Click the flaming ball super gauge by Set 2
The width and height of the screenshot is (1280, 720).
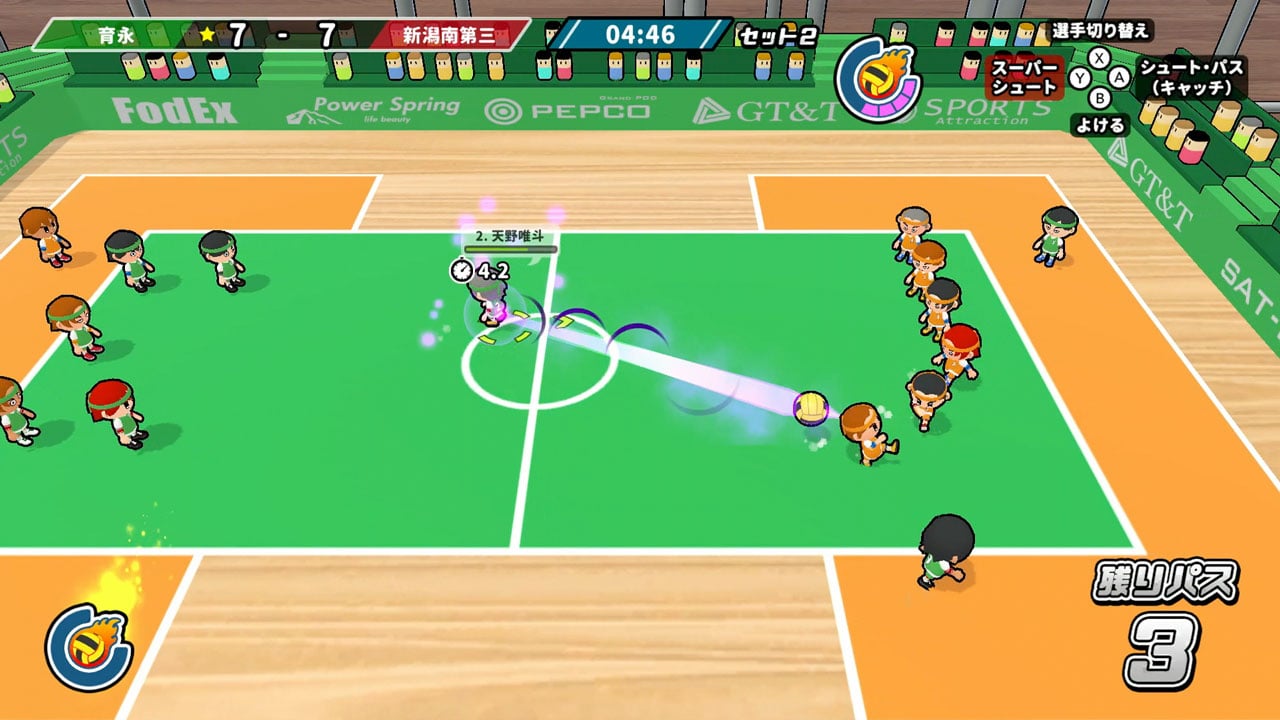pyautogui.click(x=877, y=78)
